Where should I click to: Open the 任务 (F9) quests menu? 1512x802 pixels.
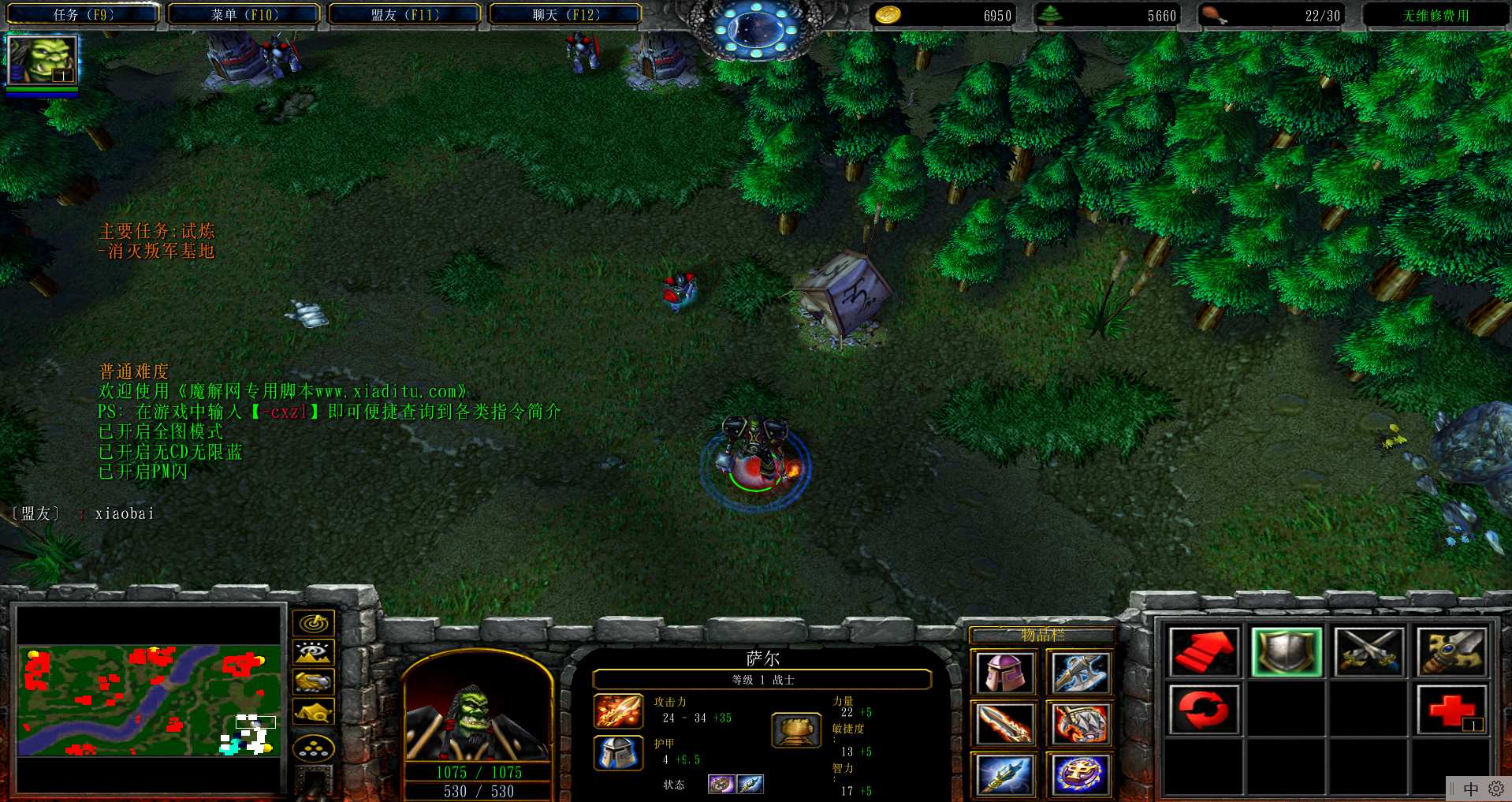tap(83, 14)
